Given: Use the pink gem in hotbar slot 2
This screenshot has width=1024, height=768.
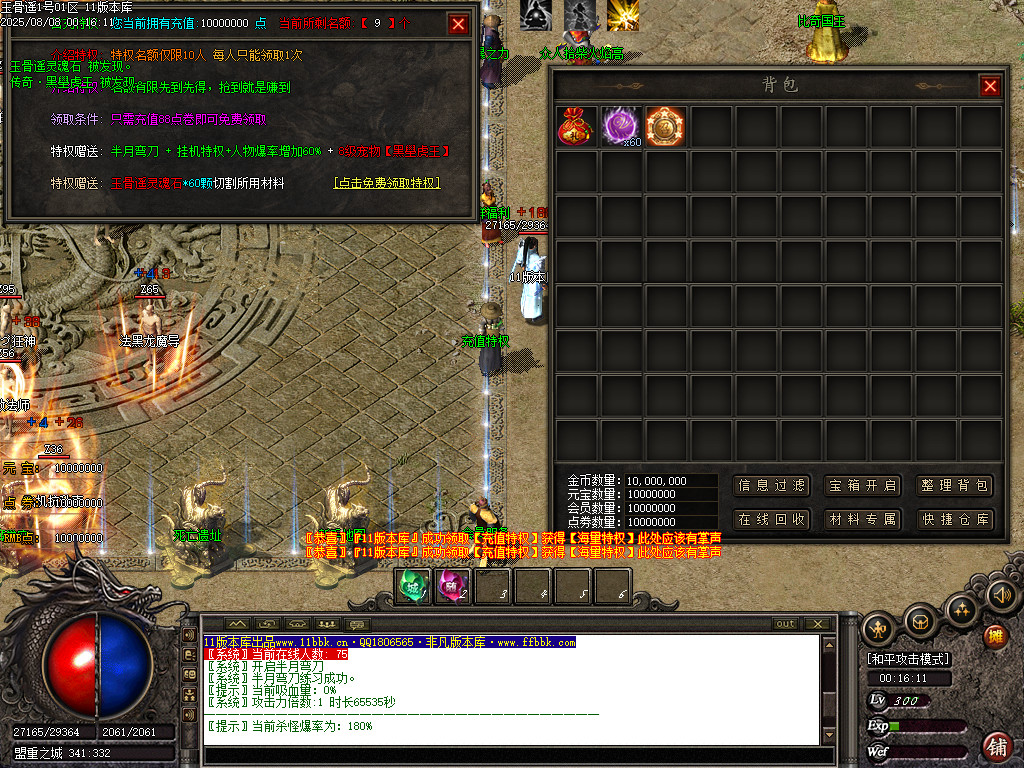Looking at the screenshot, I should [453, 586].
